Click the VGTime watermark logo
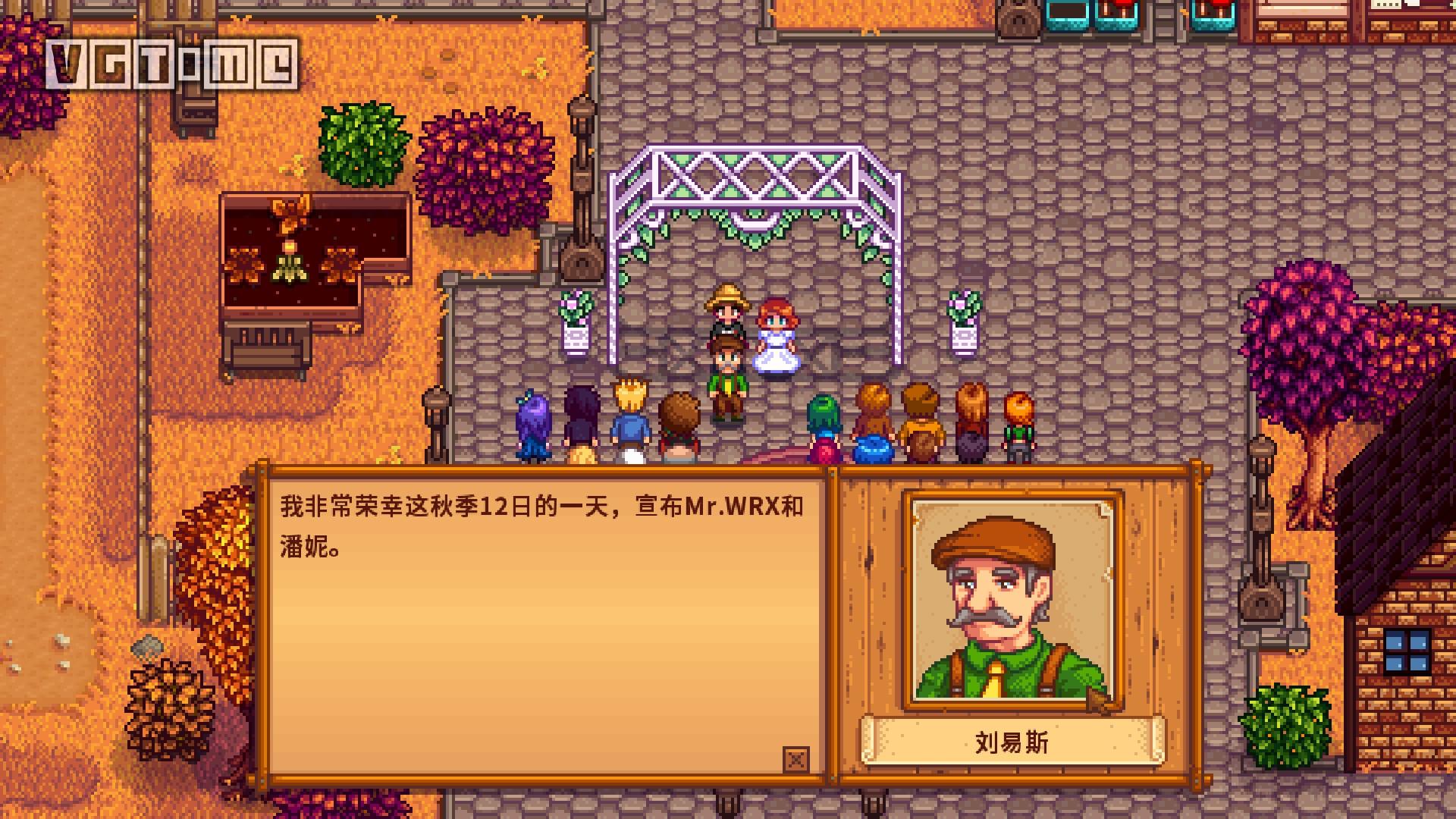 (171, 64)
